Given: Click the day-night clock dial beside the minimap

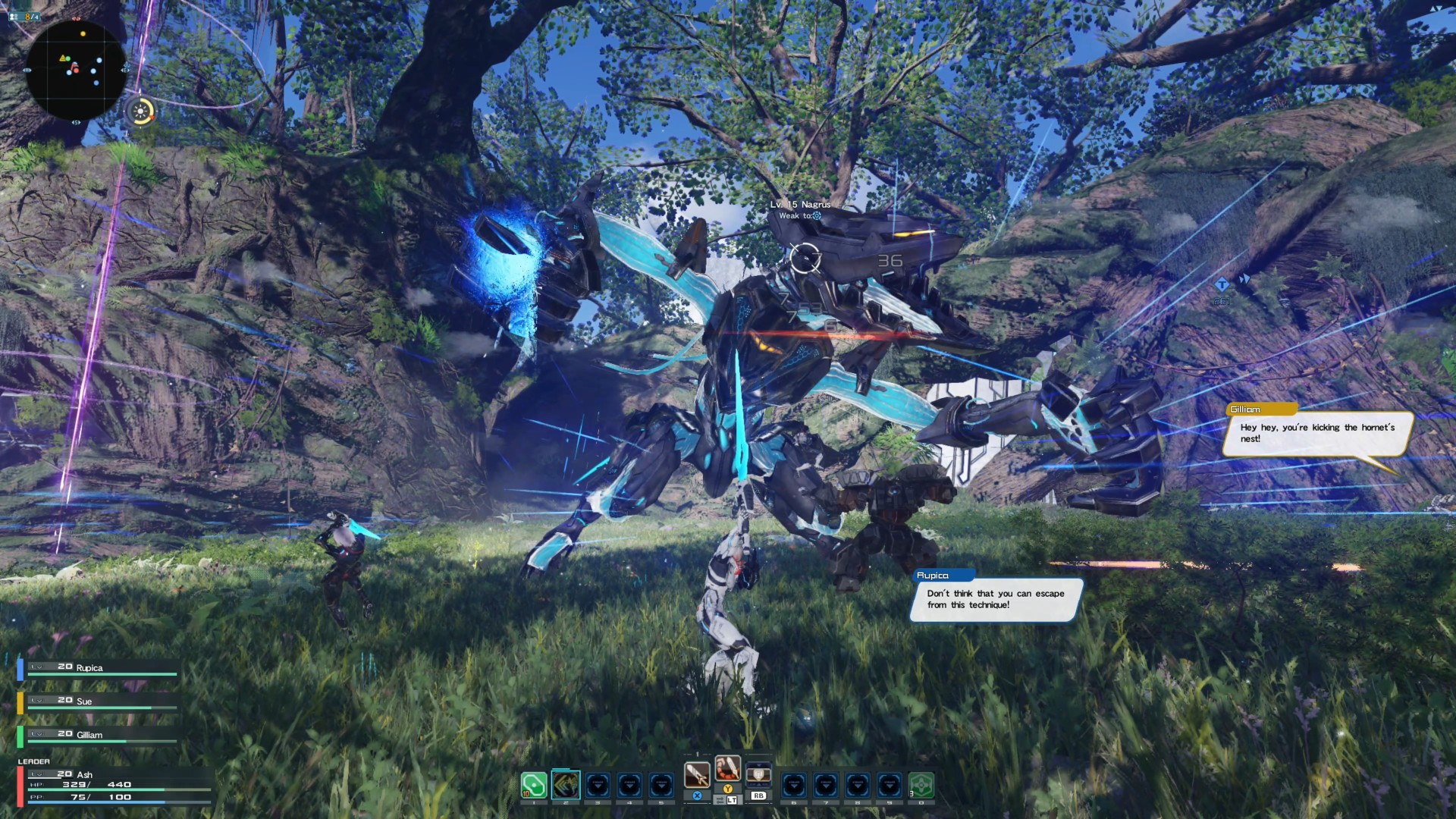Looking at the screenshot, I should pyautogui.click(x=140, y=111).
